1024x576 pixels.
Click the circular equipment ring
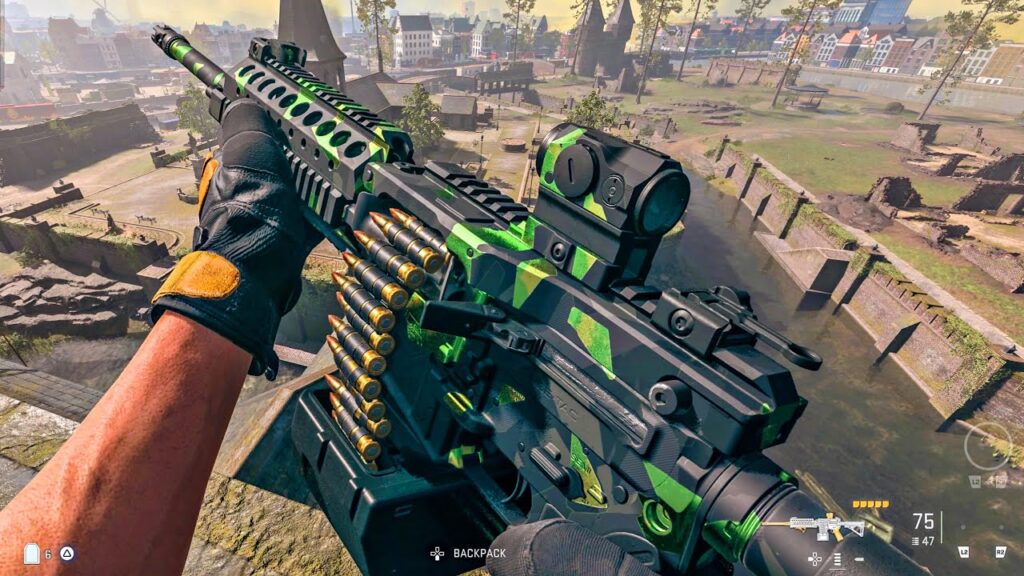click(987, 446)
